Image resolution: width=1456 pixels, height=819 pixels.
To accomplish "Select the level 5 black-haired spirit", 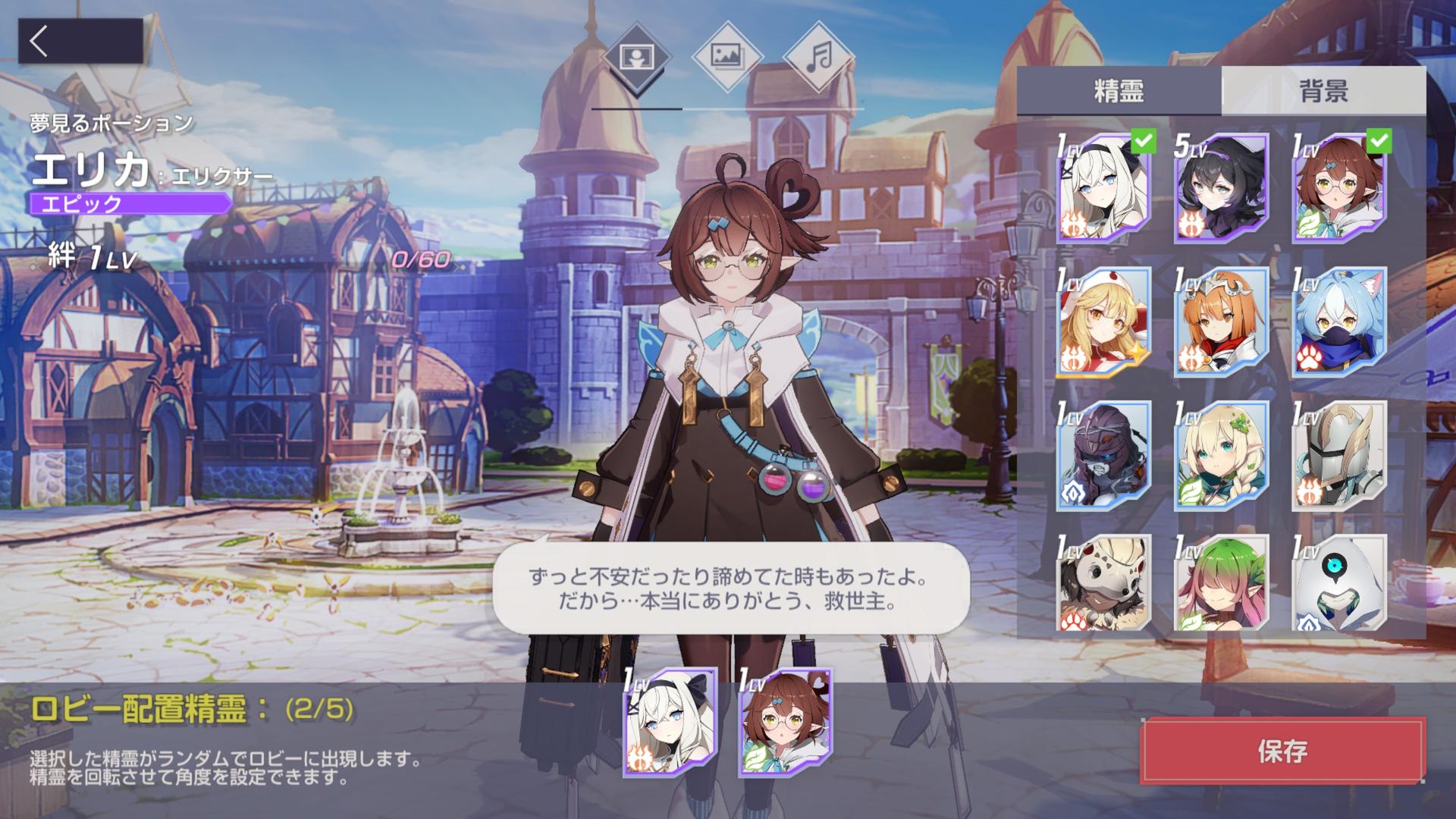I will point(1221,188).
